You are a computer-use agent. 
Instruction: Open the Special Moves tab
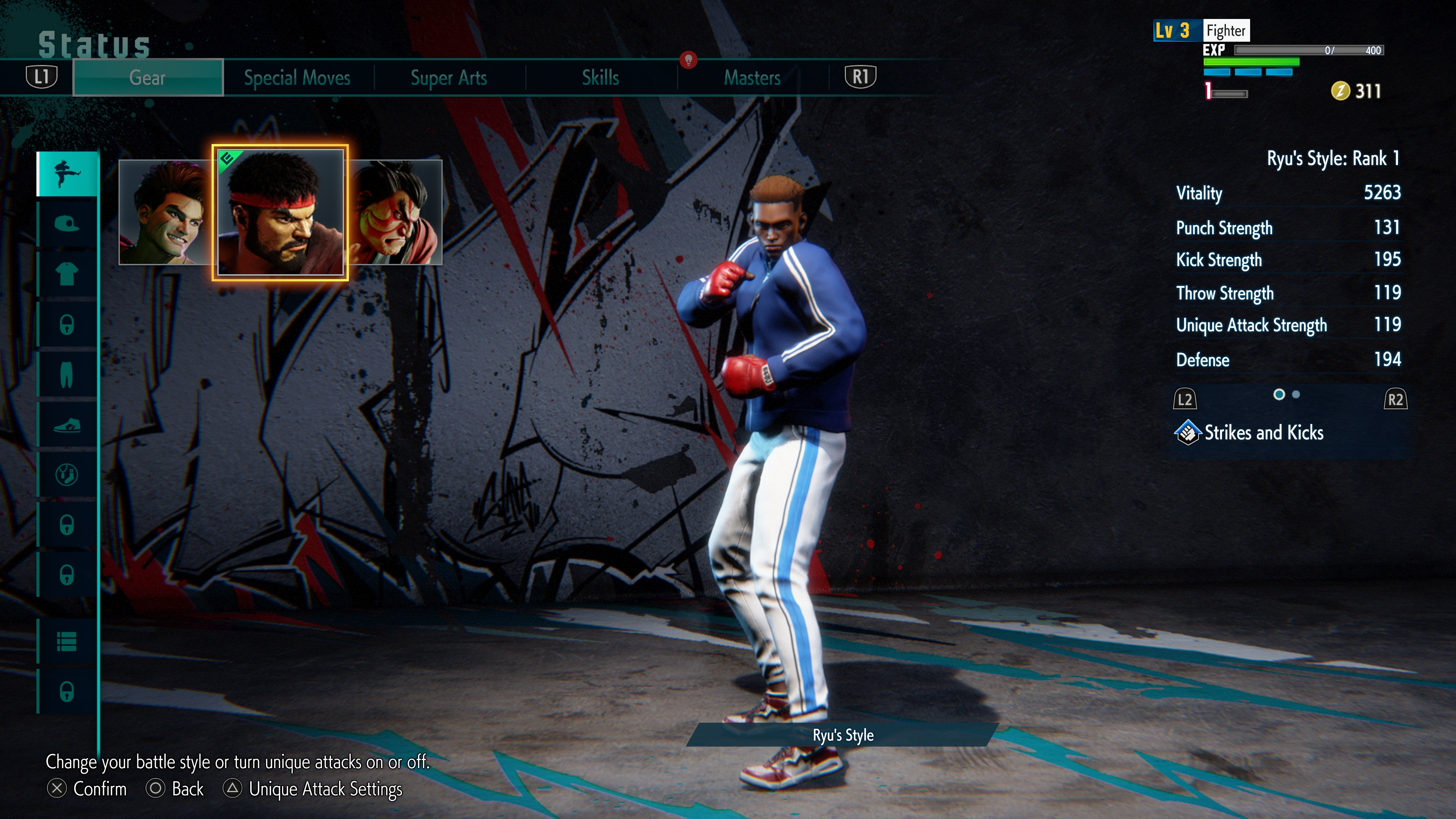coord(297,77)
